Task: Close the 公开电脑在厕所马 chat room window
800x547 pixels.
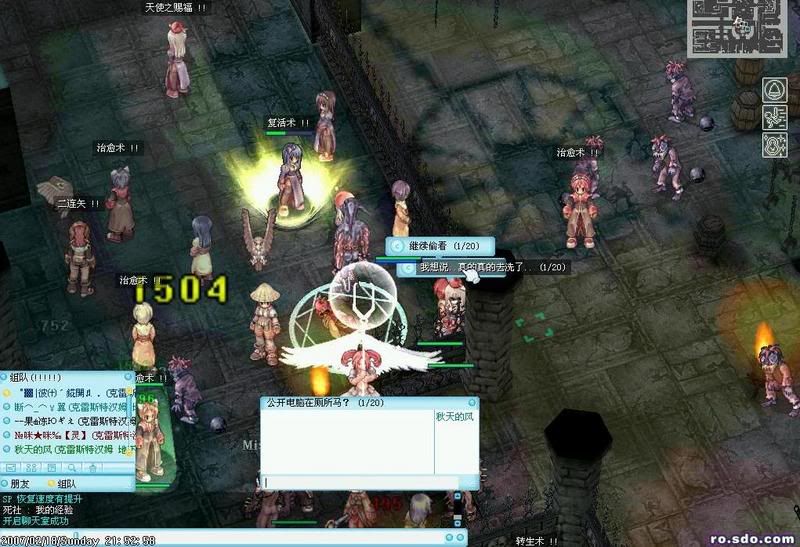Action: [472, 402]
